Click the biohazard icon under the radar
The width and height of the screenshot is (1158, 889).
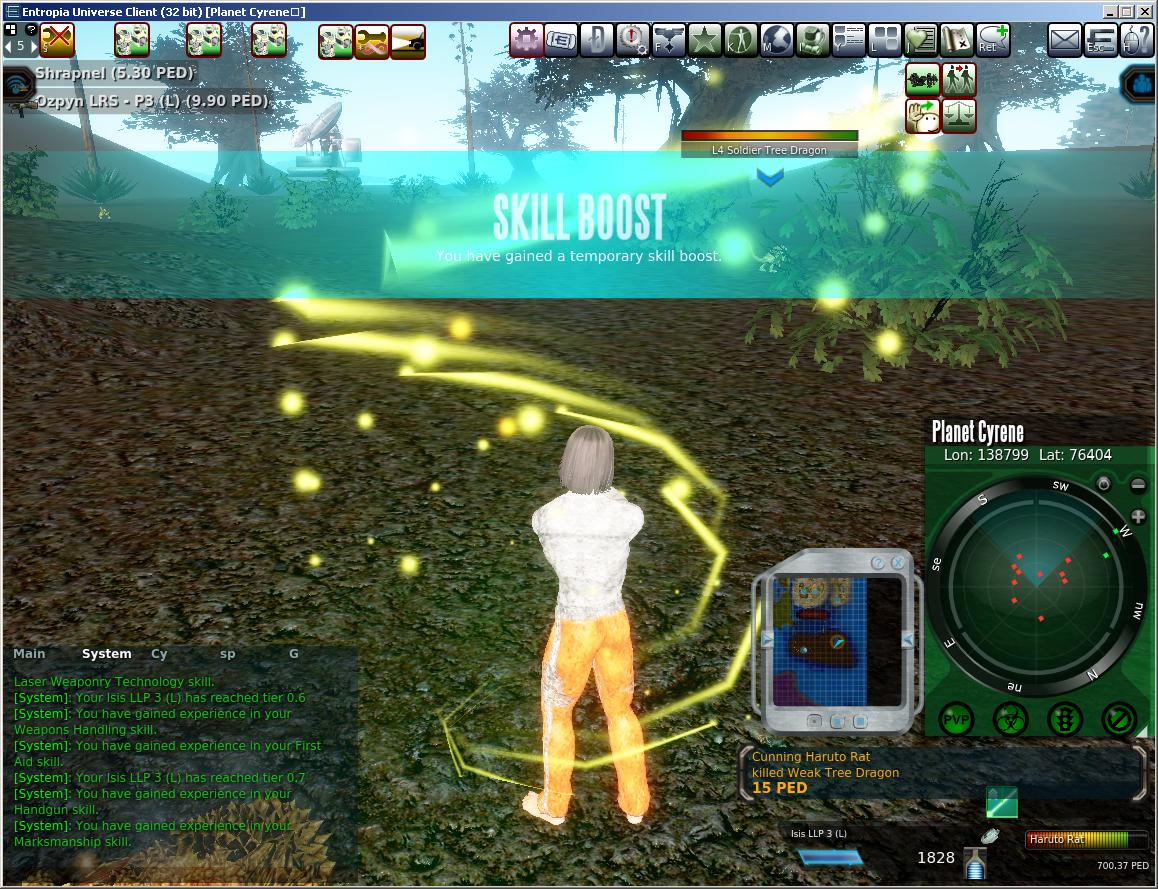pyautogui.click(x=1010, y=718)
